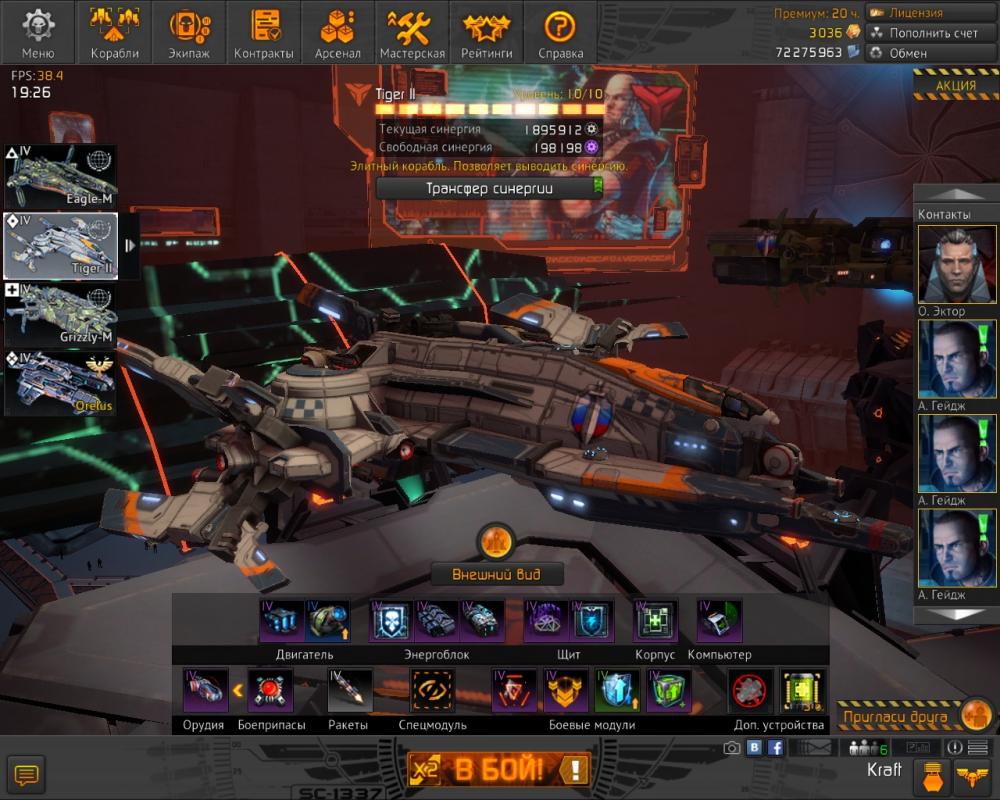Go to the Экипаж crew screen

(x=189, y=33)
